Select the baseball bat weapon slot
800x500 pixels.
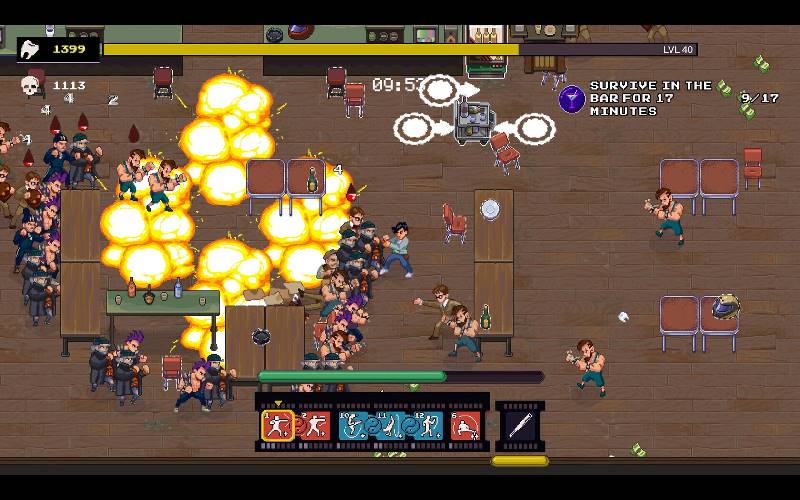(x=520, y=426)
